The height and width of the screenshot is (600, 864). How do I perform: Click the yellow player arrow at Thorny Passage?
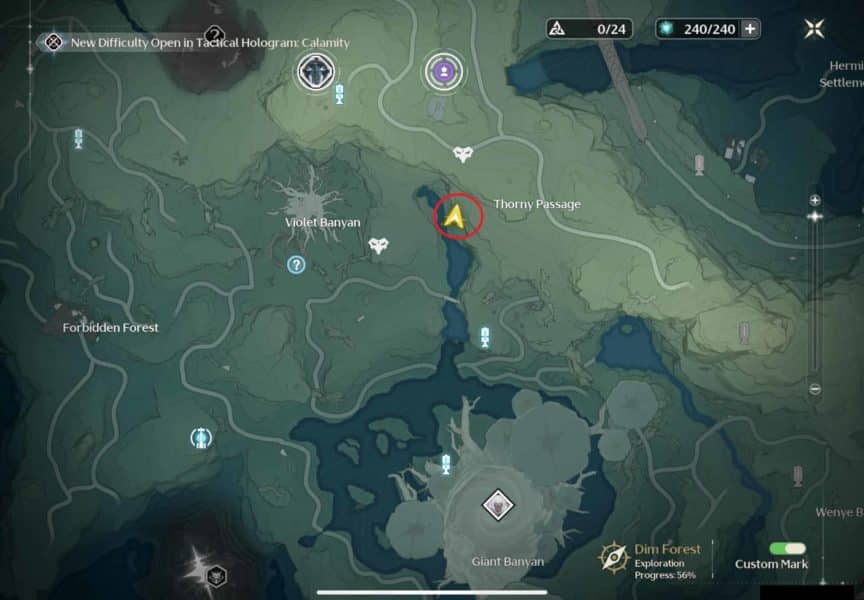click(456, 217)
